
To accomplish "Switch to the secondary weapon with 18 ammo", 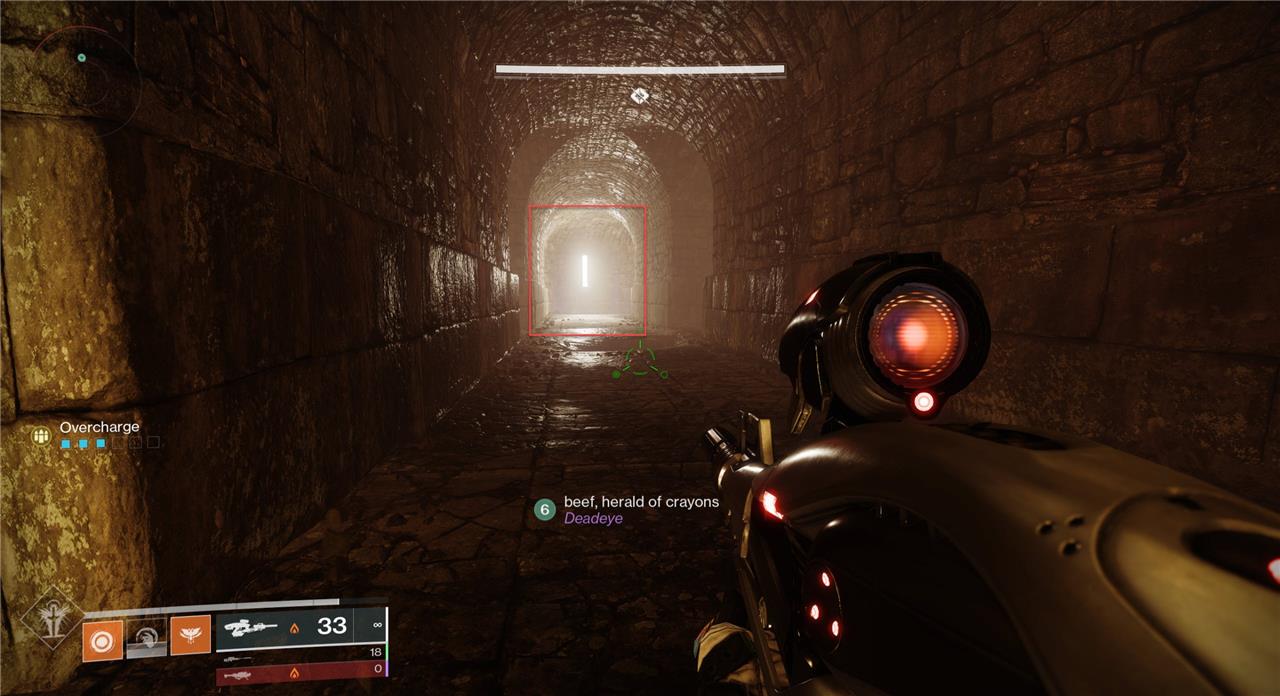I will point(300,658).
